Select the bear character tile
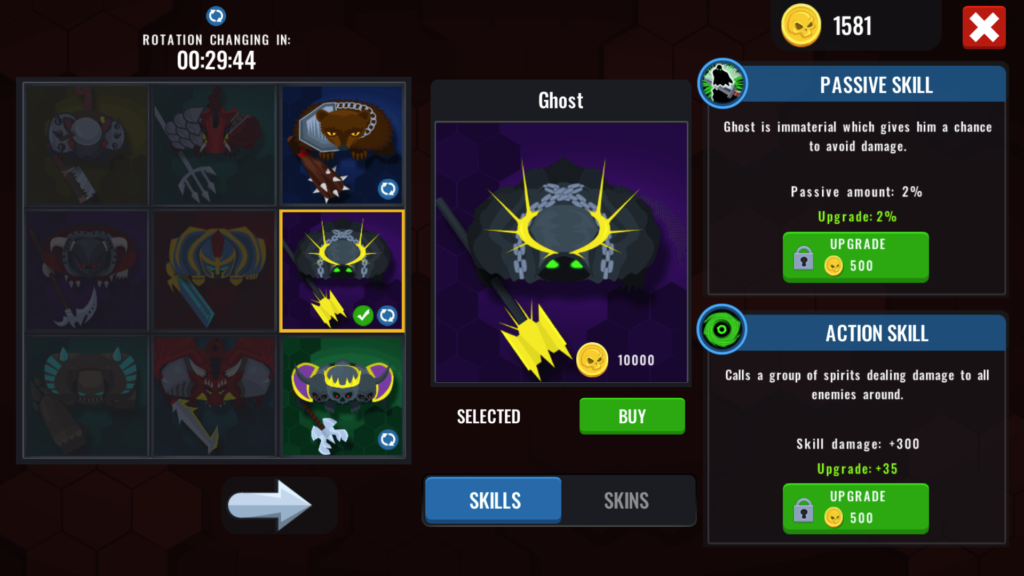Image resolution: width=1024 pixels, height=576 pixels. (342, 144)
